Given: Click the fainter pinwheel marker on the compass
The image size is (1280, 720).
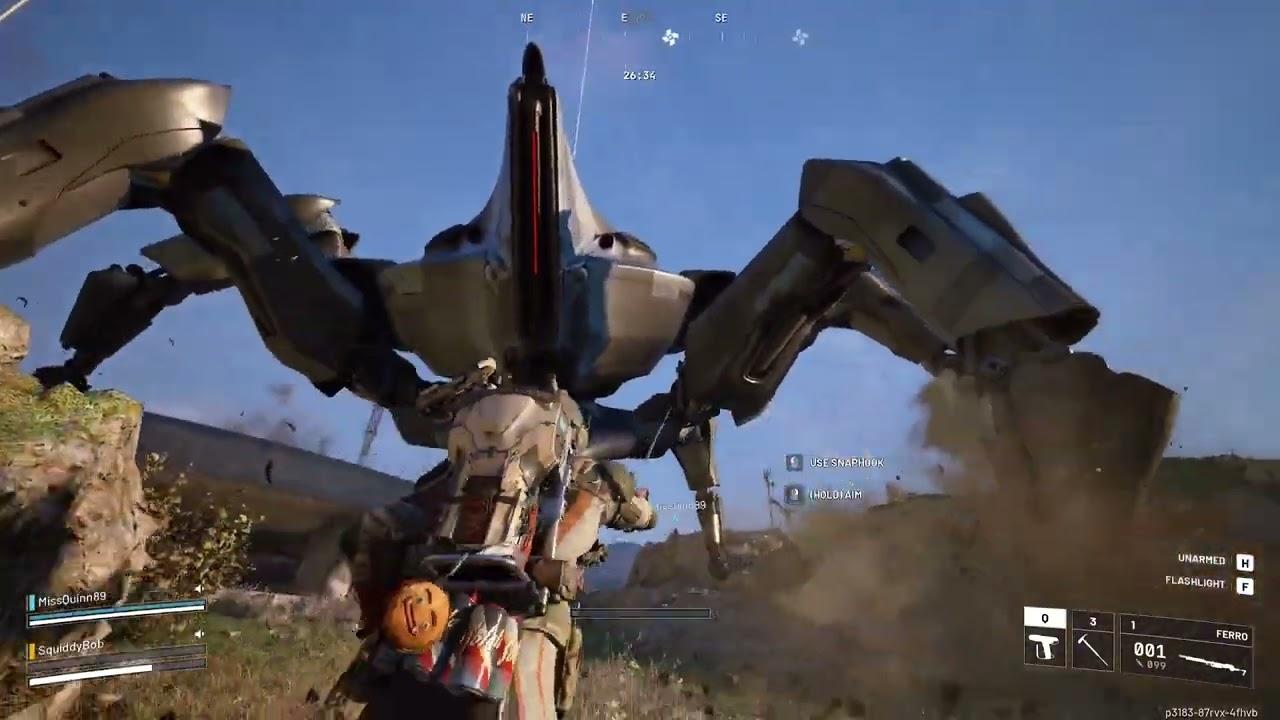Looking at the screenshot, I should point(799,37).
